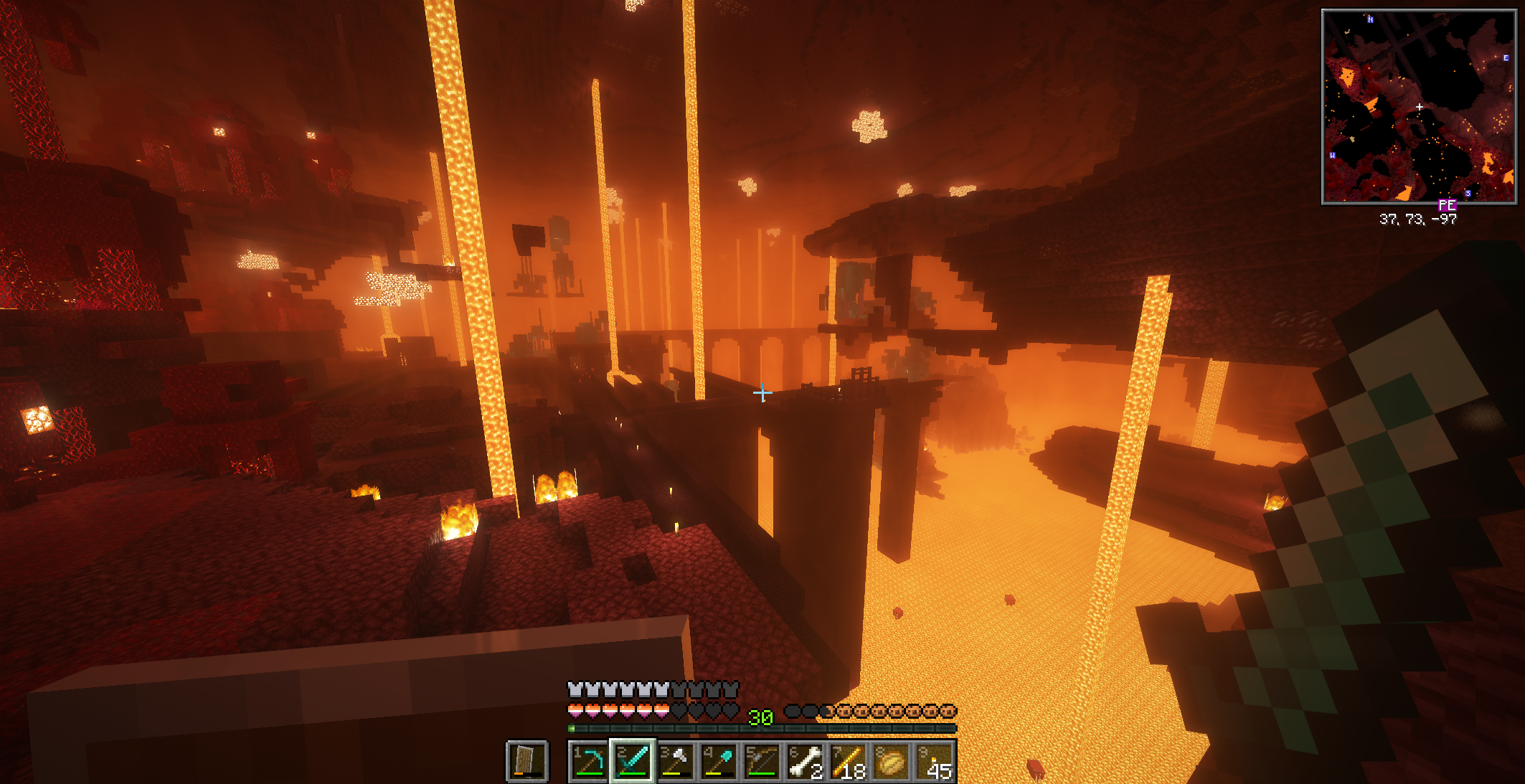
Task: Select the diamond pickaxe hotbar slot
Action: tap(589, 762)
